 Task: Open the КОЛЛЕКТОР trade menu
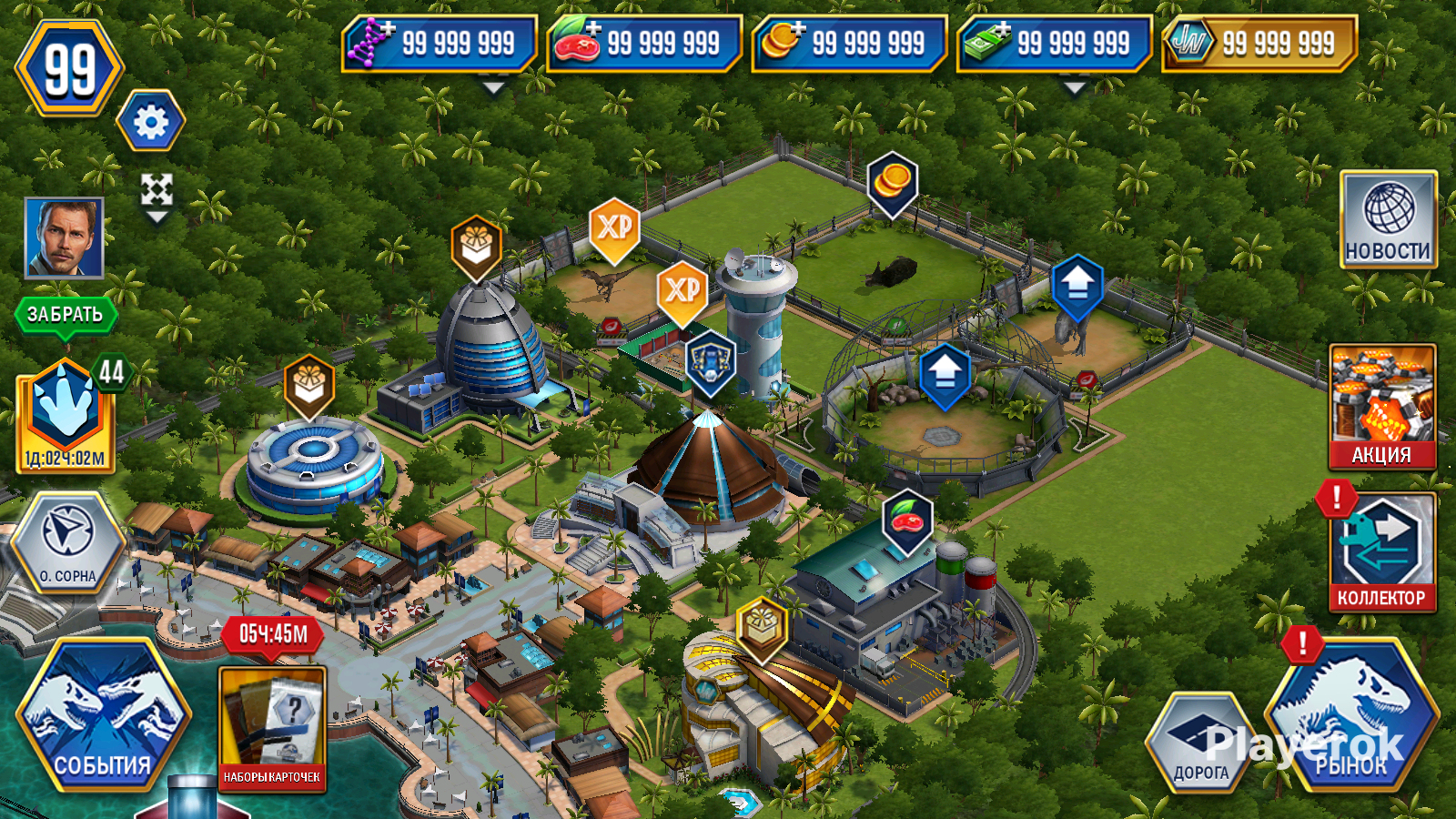pos(1381,552)
